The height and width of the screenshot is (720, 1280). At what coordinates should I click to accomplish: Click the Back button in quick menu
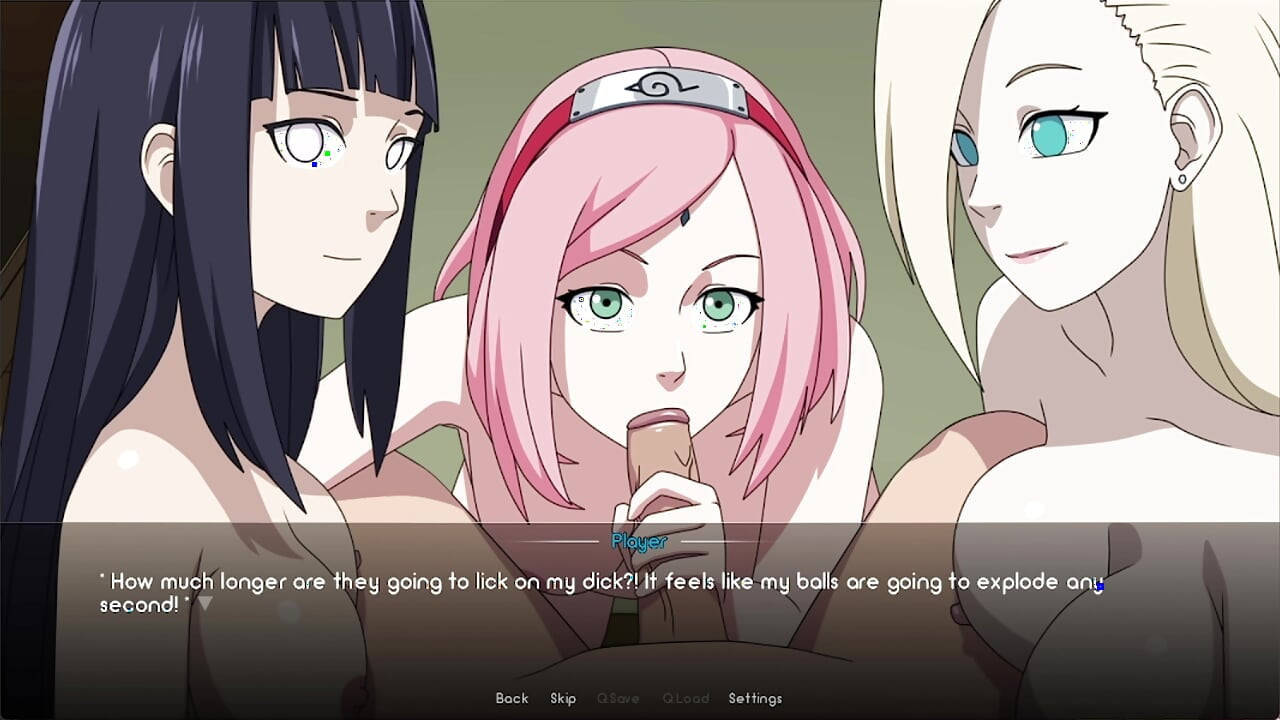[511, 698]
